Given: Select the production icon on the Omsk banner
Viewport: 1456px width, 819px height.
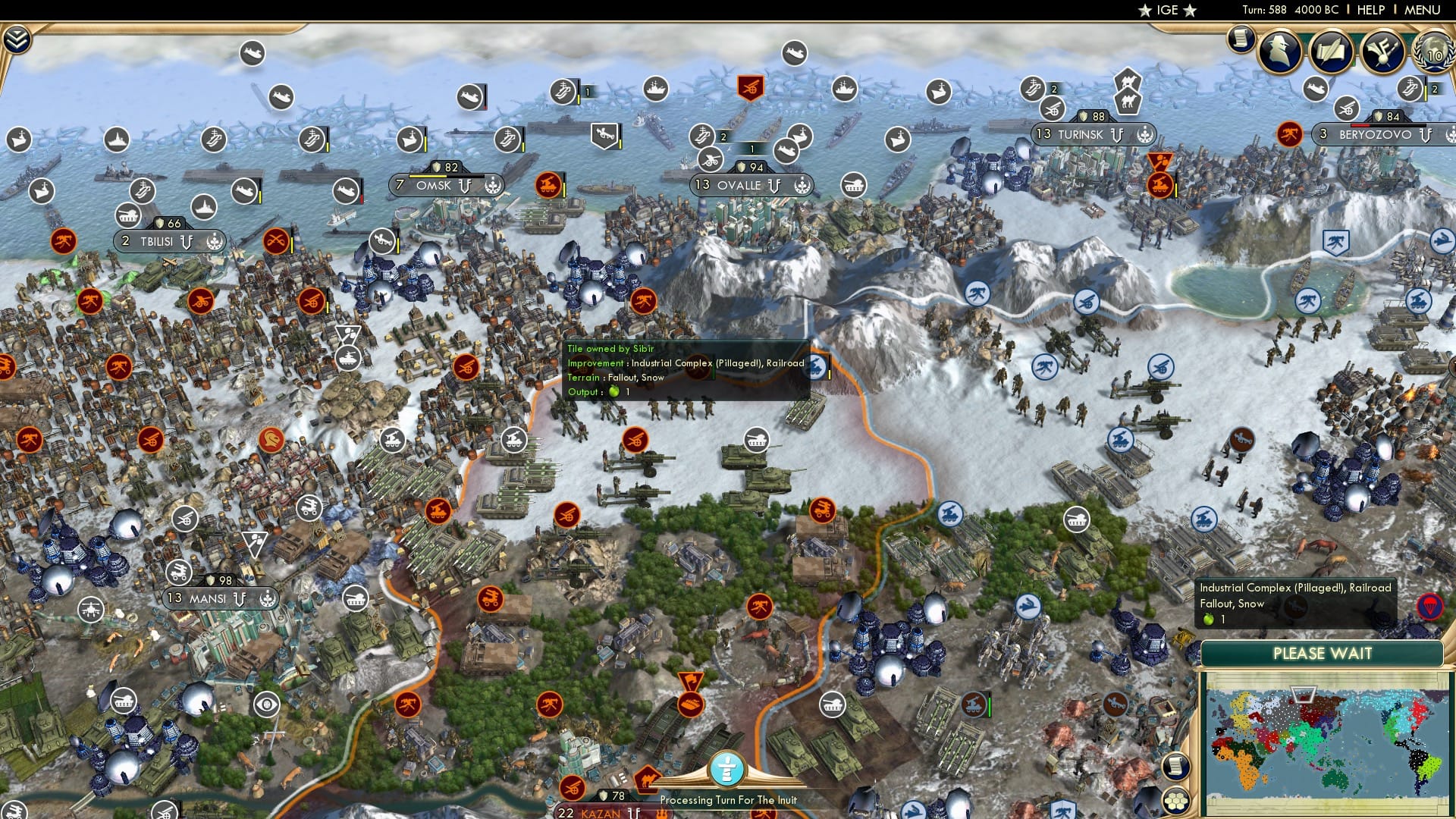Looking at the screenshot, I should point(493,184).
